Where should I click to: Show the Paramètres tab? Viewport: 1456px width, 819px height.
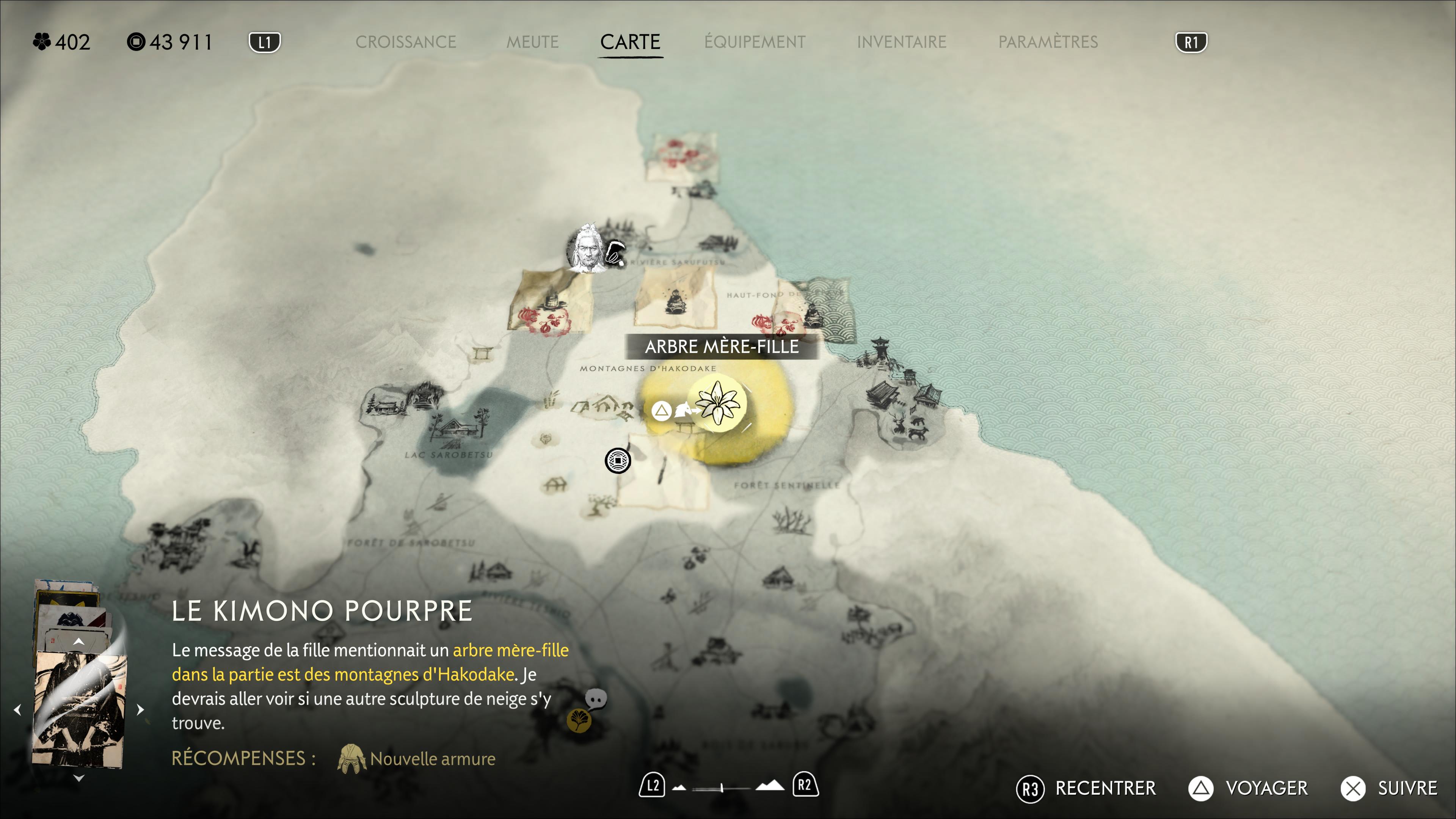pyautogui.click(x=1048, y=42)
